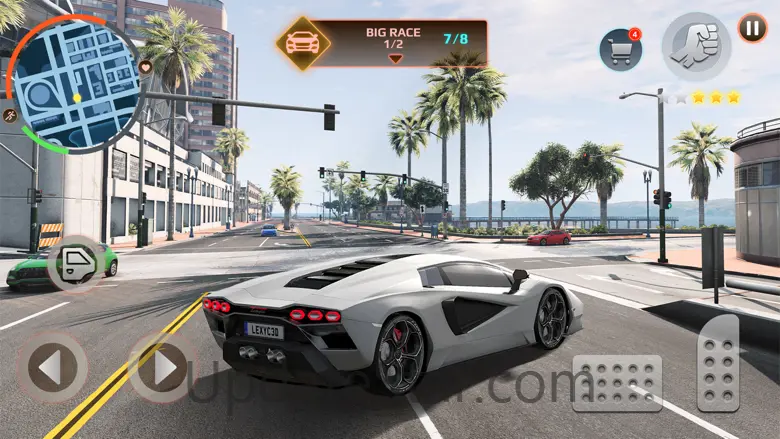Expand the Big Race objective tracker
780x439 pixels.
(x=395, y=58)
